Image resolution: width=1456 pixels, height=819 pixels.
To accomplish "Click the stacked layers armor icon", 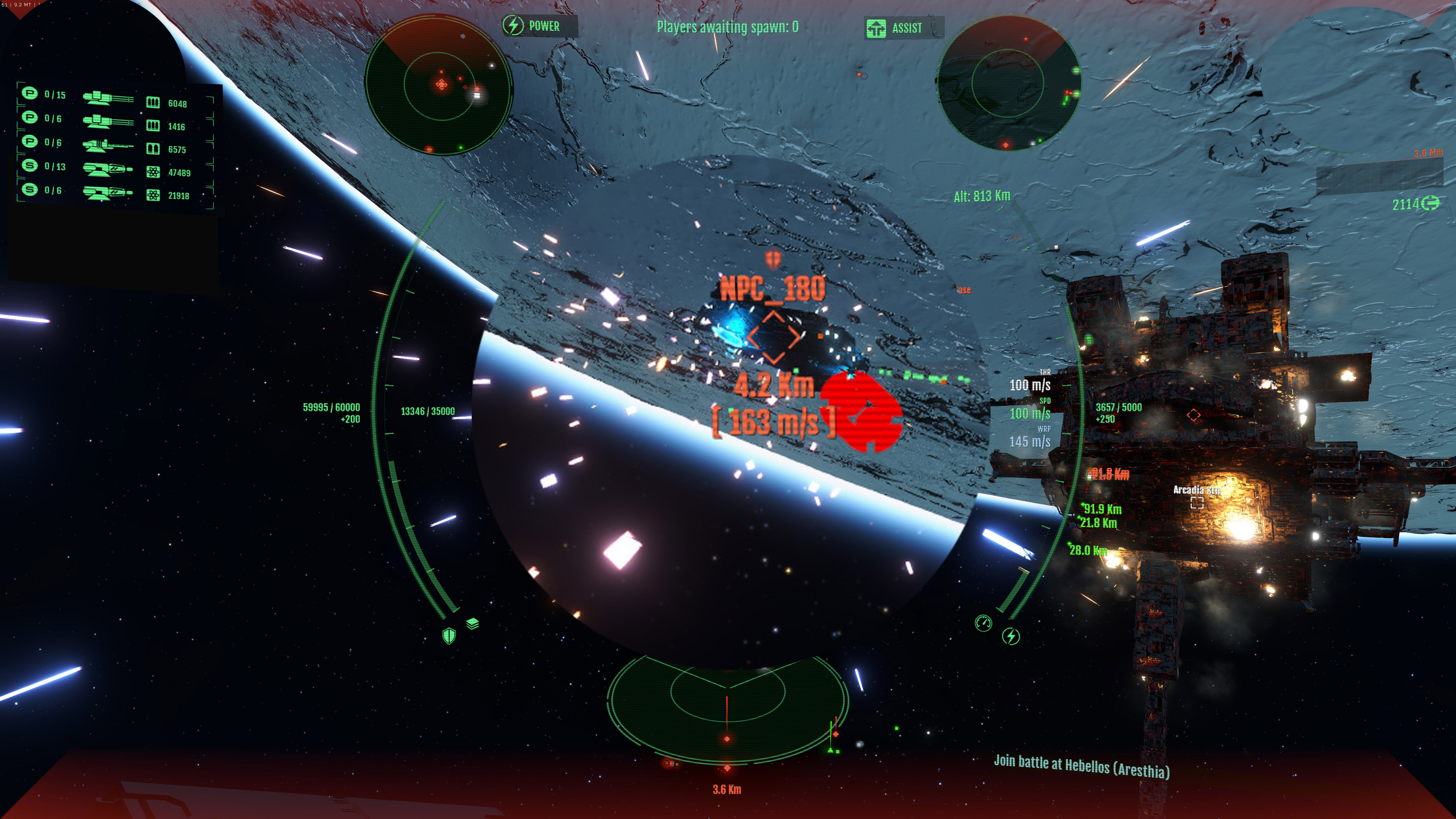I will [472, 623].
